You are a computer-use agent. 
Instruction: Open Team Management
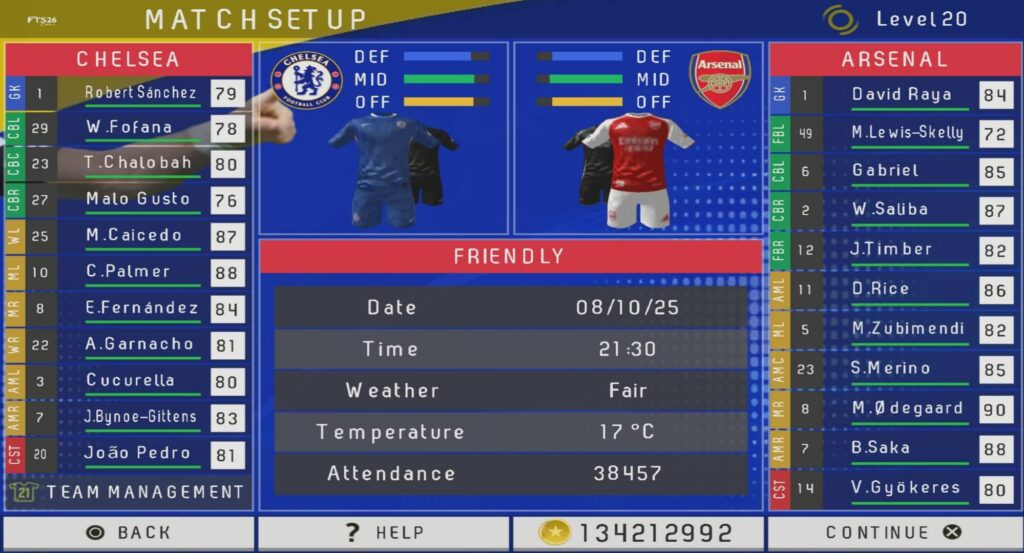pyautogui.click(x=130, y=492)
